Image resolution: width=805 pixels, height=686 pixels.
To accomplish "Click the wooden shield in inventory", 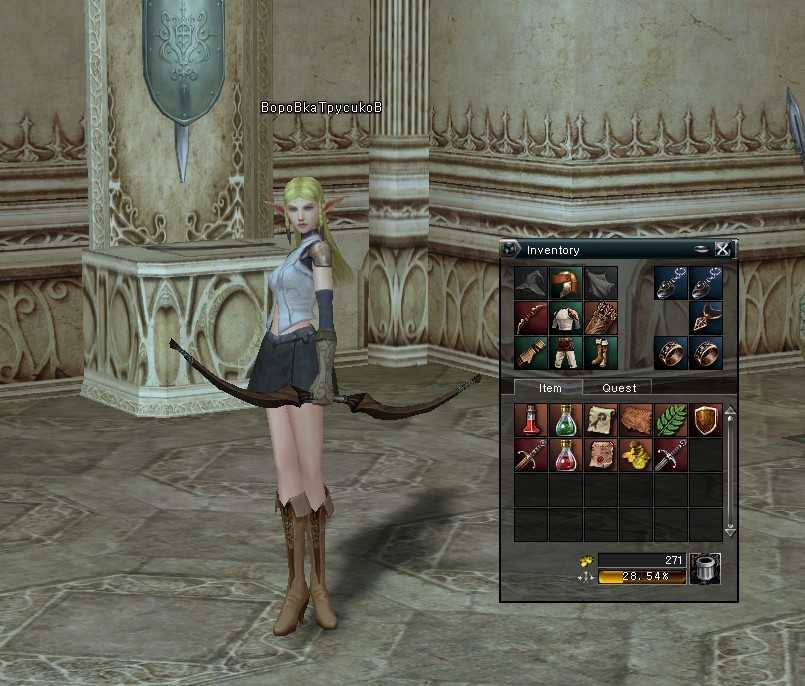I will (706, 420).
